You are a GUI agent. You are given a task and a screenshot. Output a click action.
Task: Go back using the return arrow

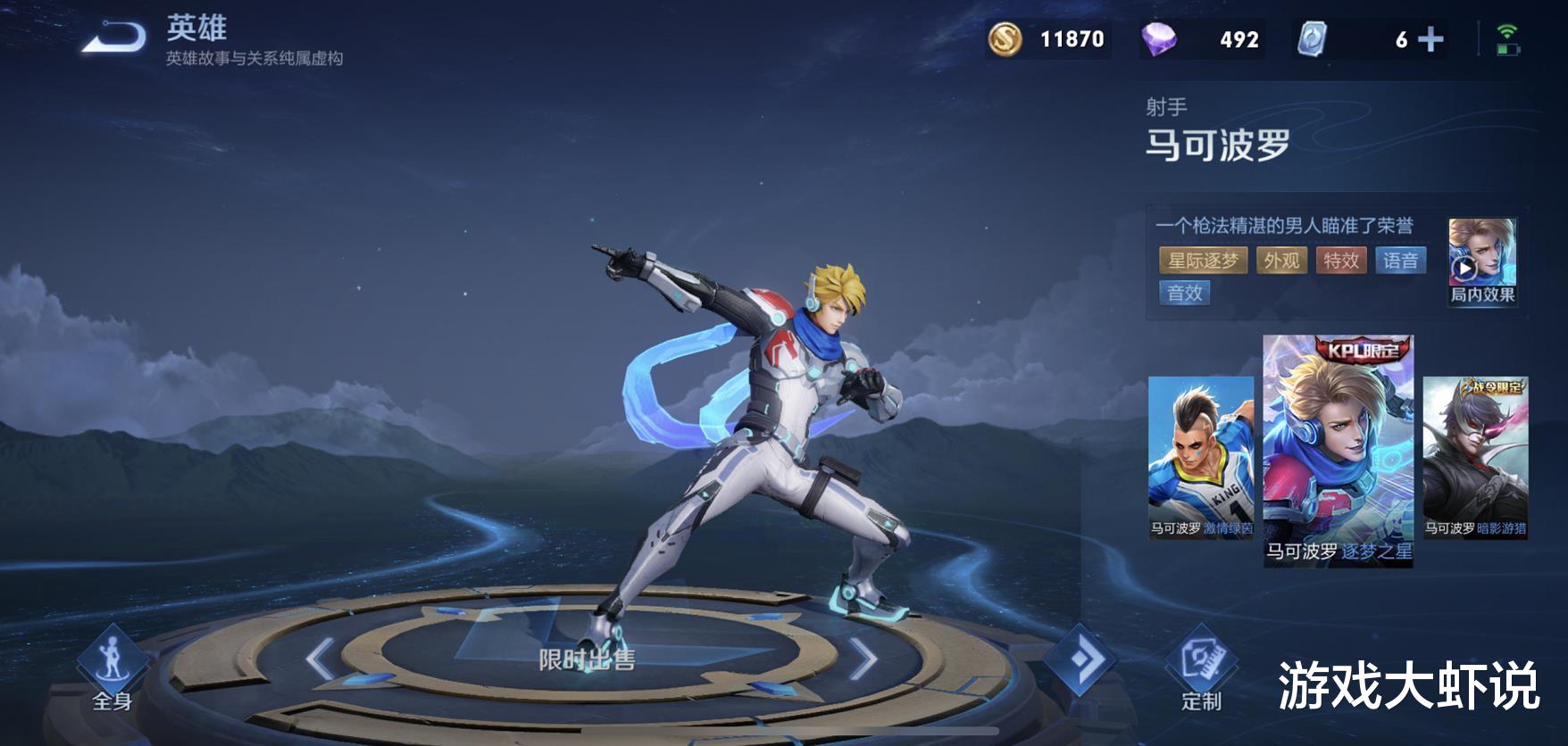click(x=114, y=38)
